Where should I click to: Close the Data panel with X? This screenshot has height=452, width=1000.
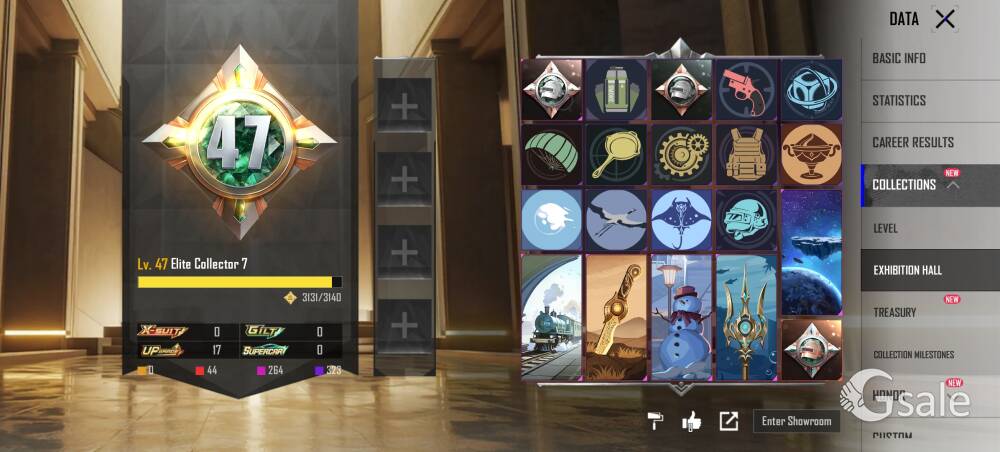pos(944,18)
